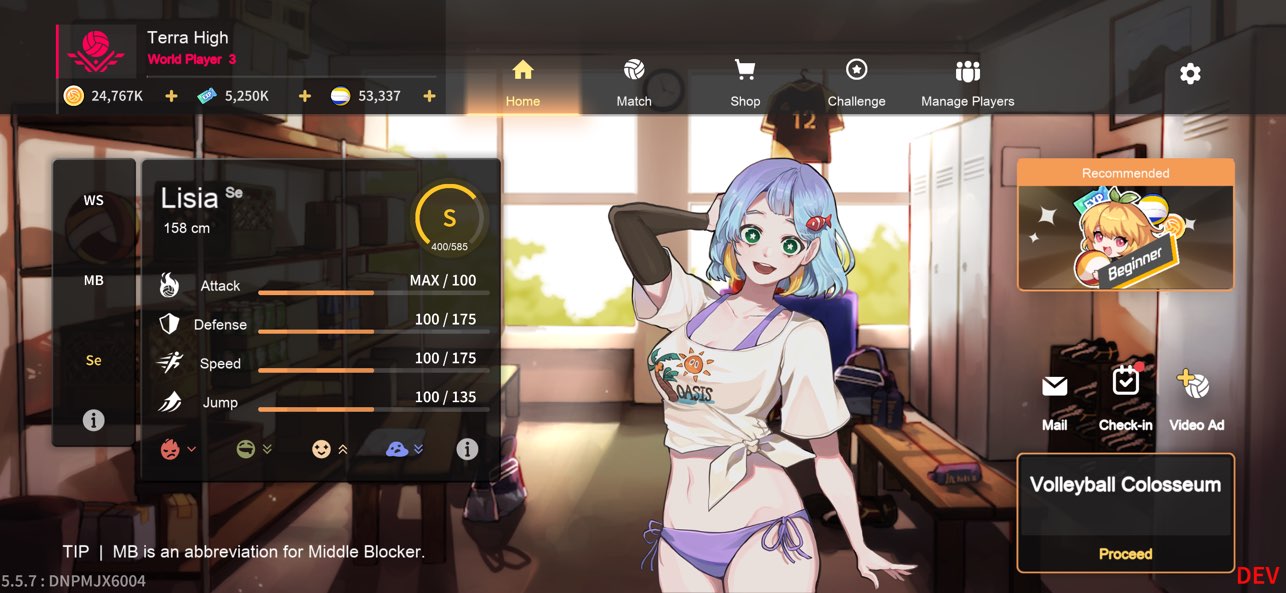The width and height of the screenshot is (1286, 593).
Task: Select the Se position player
Action: coord(93,361)
